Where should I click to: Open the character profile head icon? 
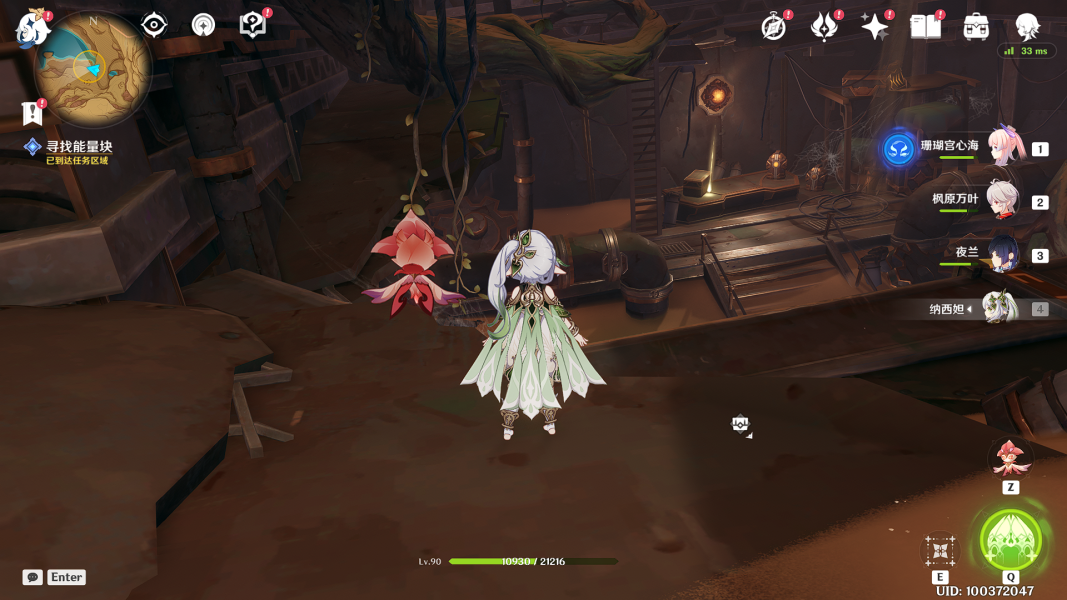[x=1027, y=27]
